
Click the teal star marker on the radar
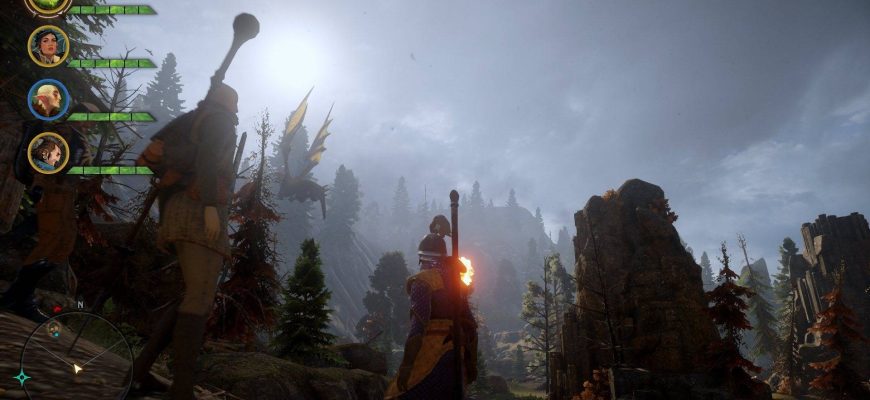click(x=22, y=377)
